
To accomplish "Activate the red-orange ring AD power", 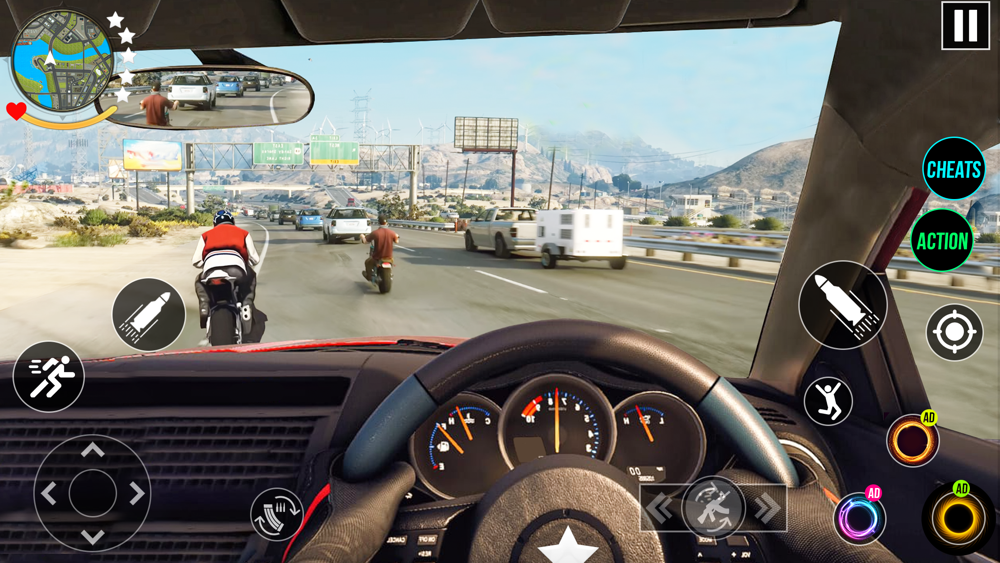I will tap(912, 441).
